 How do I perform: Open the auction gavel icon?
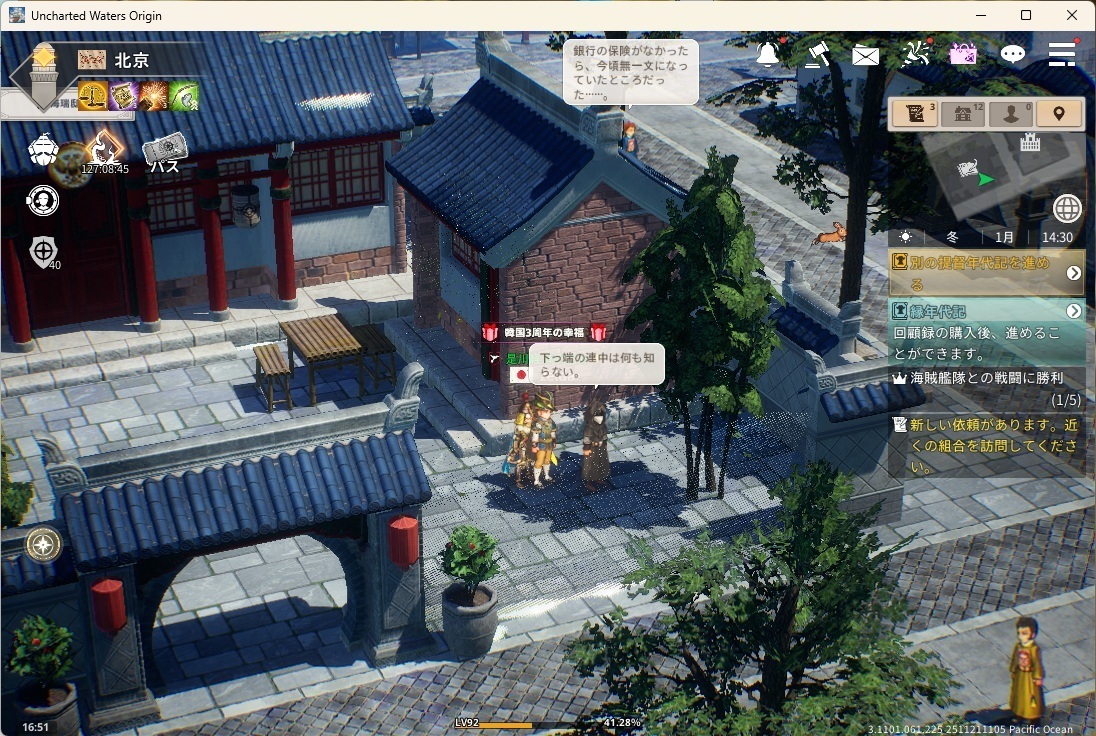pos(817,54)
